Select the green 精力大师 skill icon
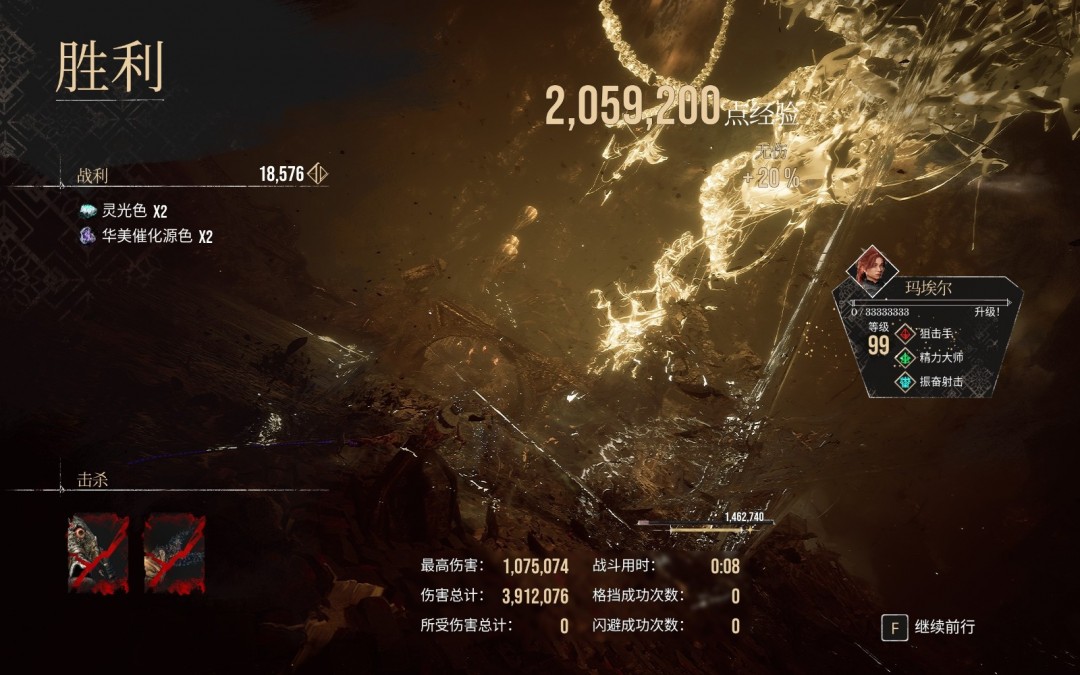 pyautogui.click(x=905, y=358)
